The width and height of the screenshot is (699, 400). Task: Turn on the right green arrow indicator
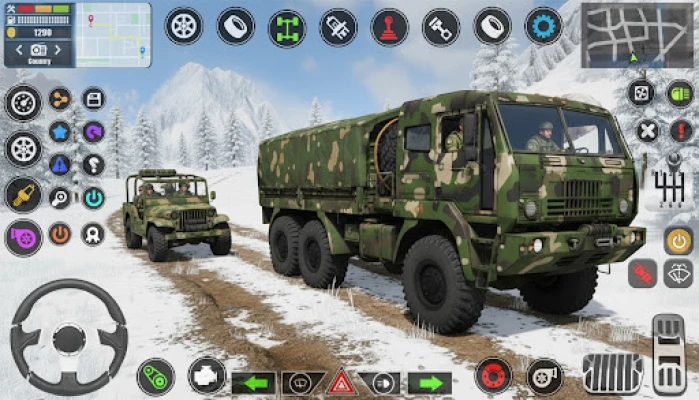pyautogui.click(x=429, y=382)
